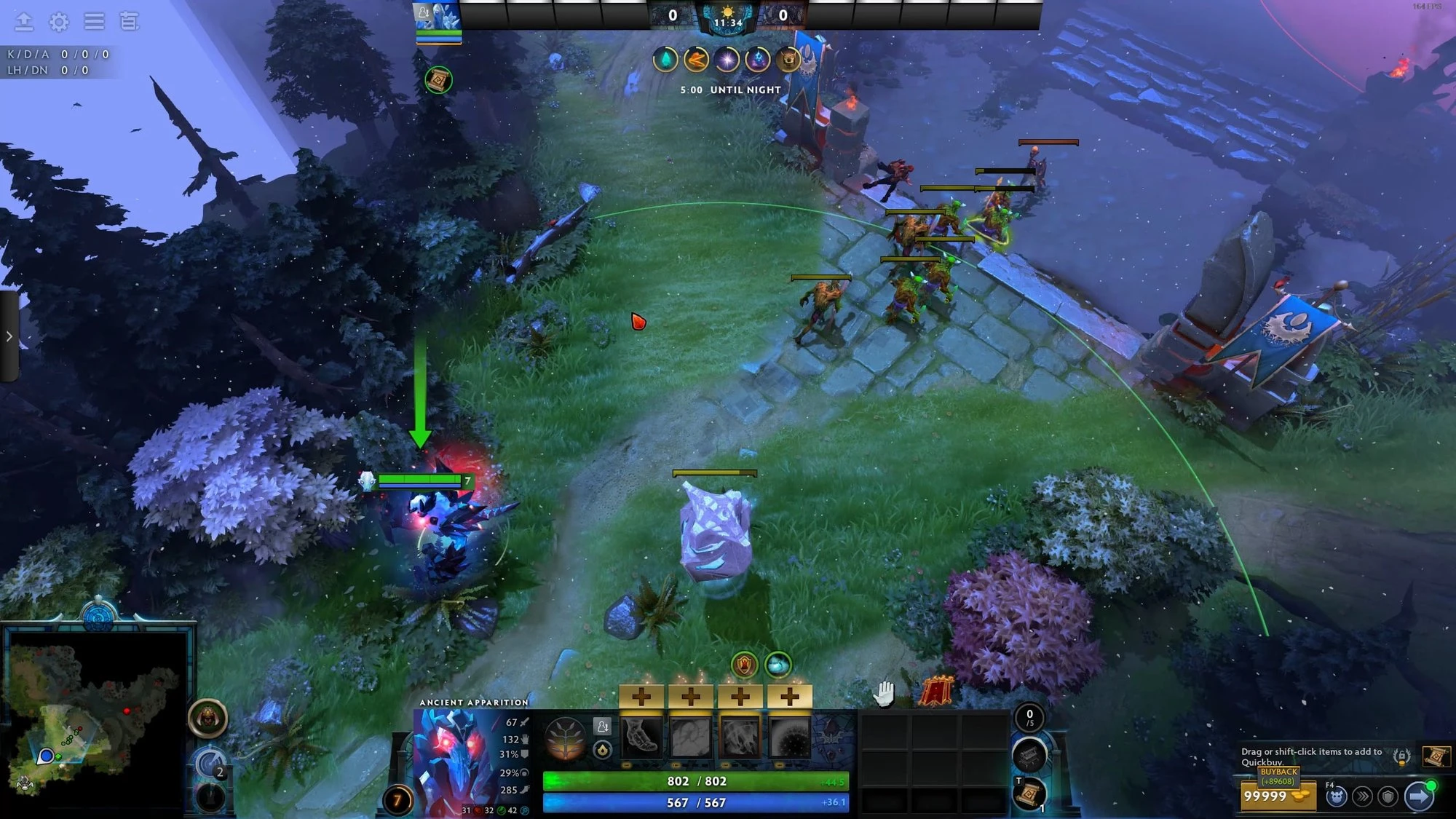Select the Chilling Touch ability icon
This screenshot has width=1456, height=819.
(x=740, y=737)
